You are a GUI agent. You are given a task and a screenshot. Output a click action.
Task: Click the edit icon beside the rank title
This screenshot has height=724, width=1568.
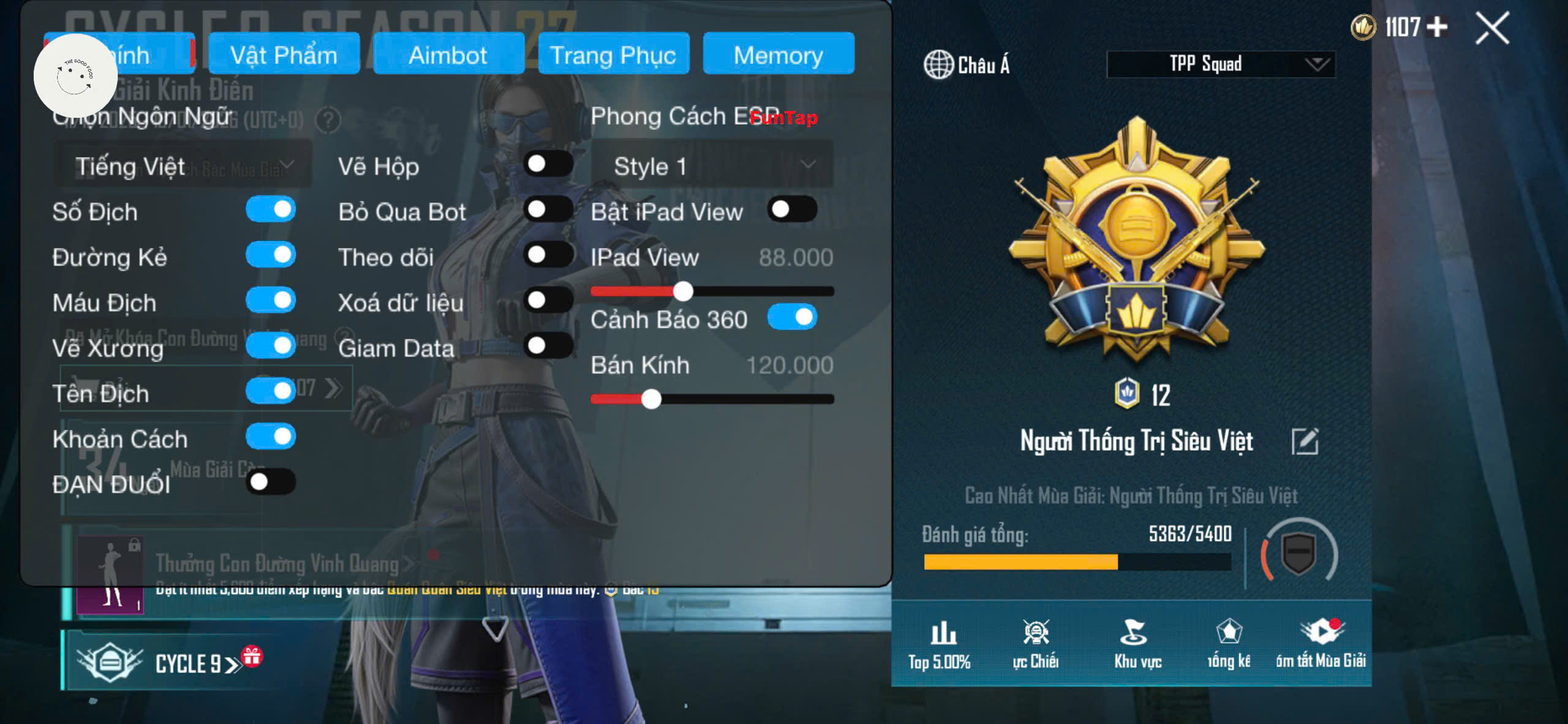point(1305,441)
